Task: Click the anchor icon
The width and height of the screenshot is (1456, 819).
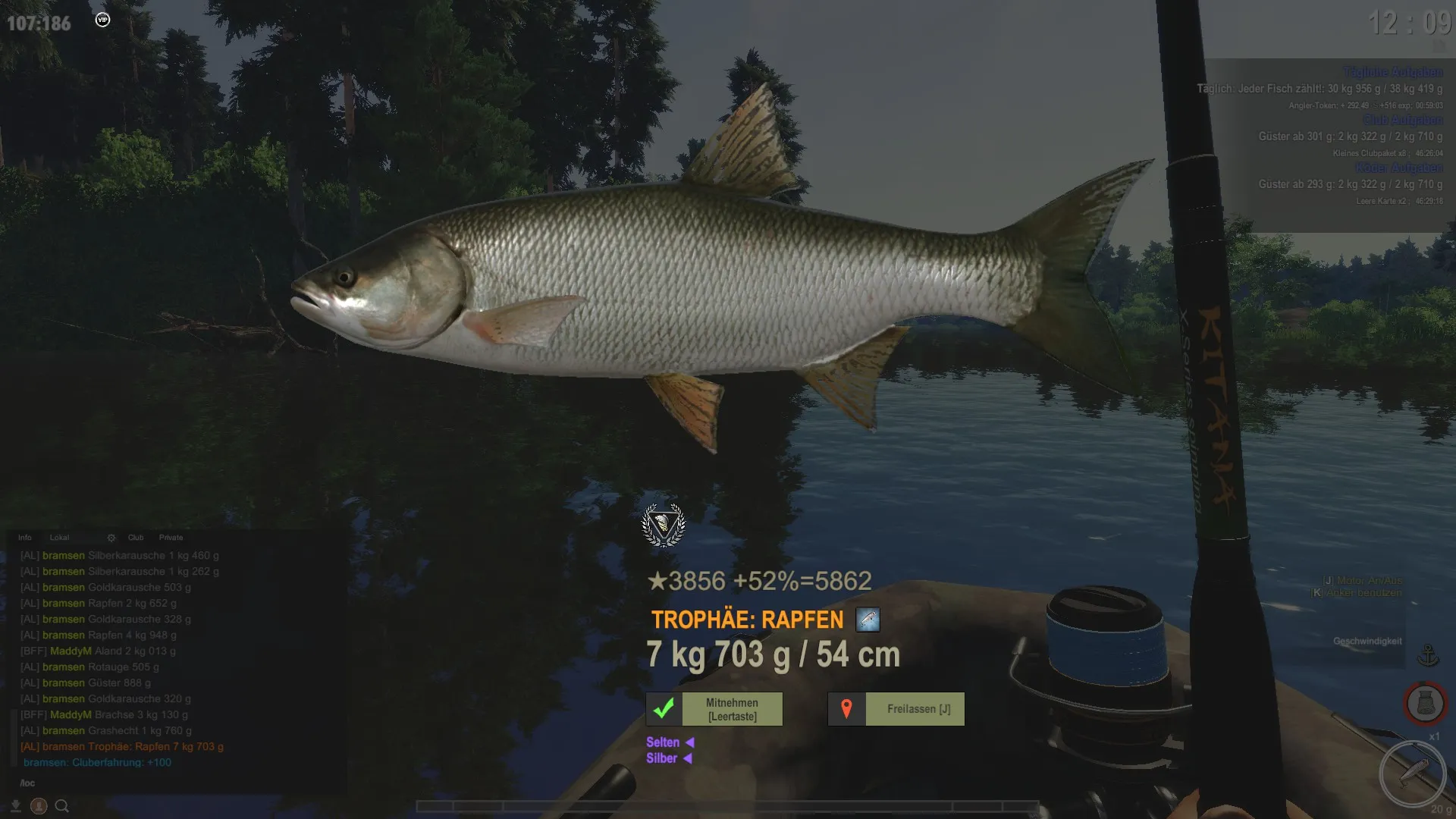Action: (1428, 654)
